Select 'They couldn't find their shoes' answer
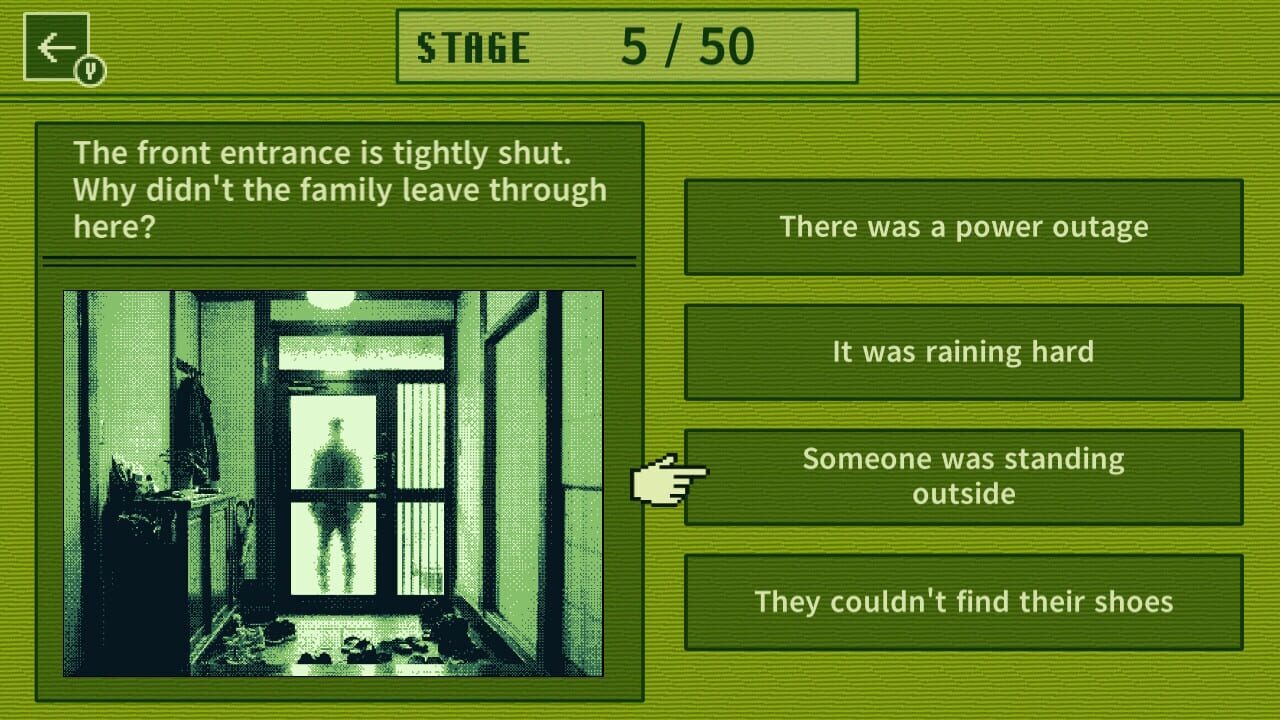Screen dimensions: 1280x720 tap(966, 602)
